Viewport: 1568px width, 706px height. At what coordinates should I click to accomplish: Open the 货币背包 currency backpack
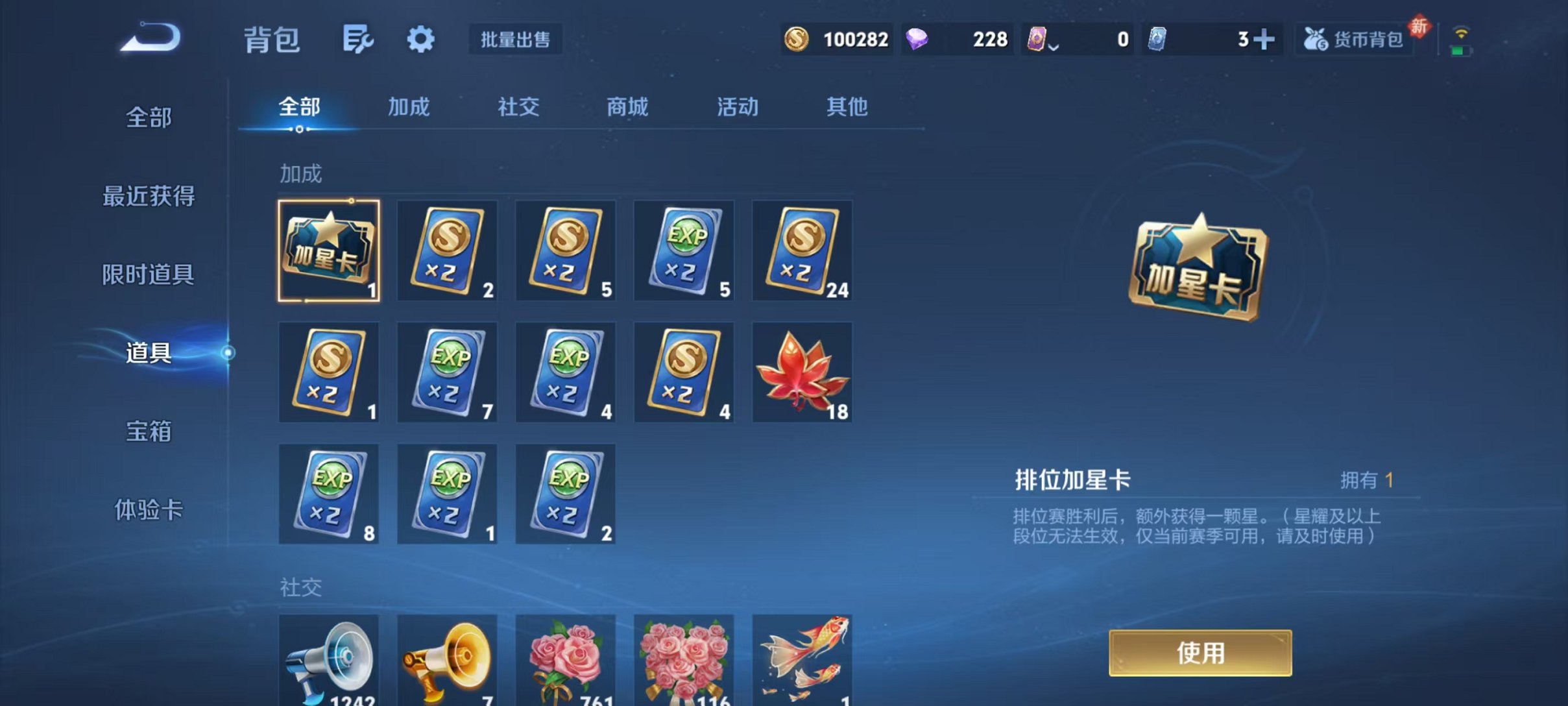point(1353,39)
